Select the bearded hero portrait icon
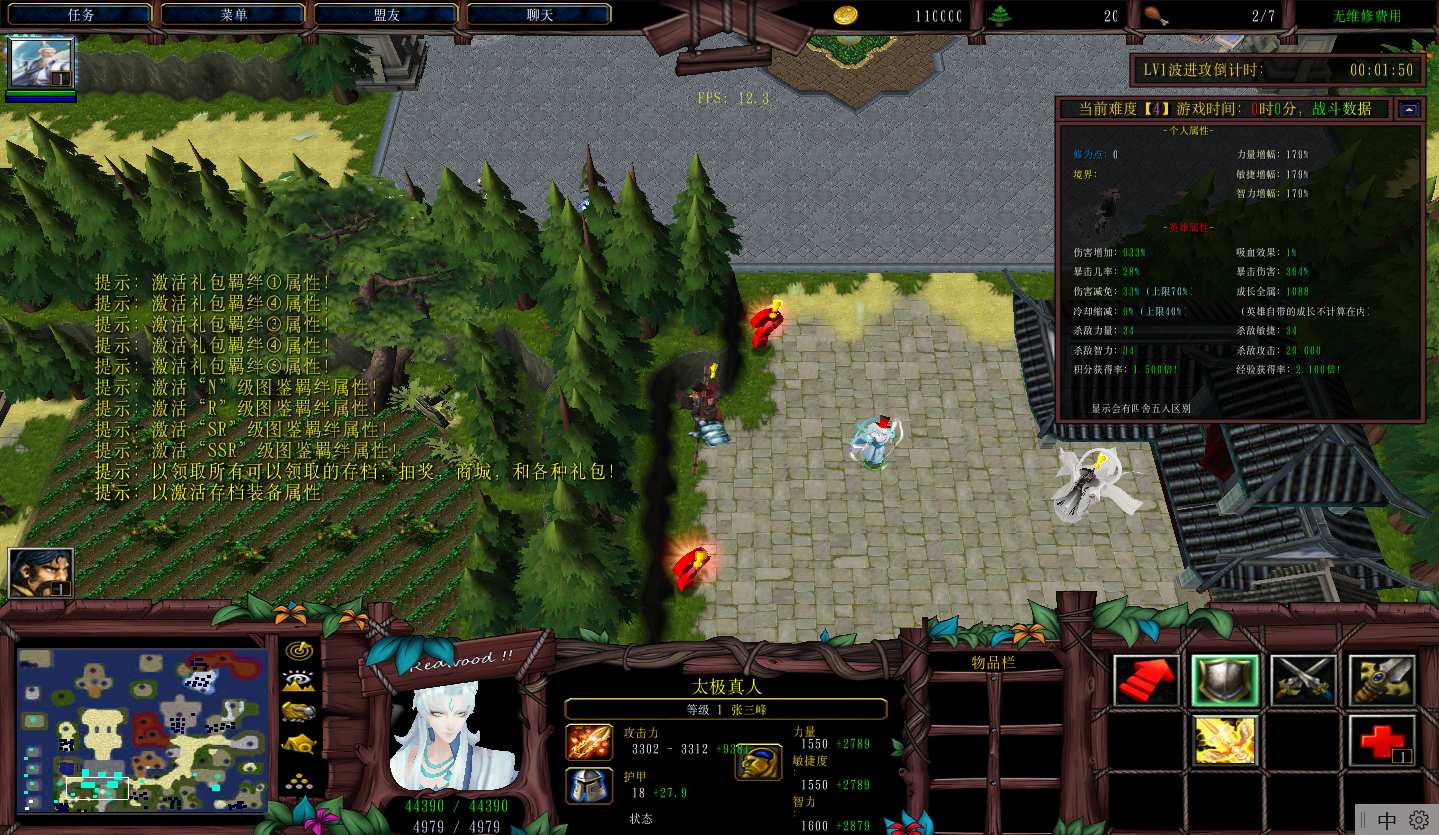Viewport: 1439px width, 835px height. [x=41, y=573]
